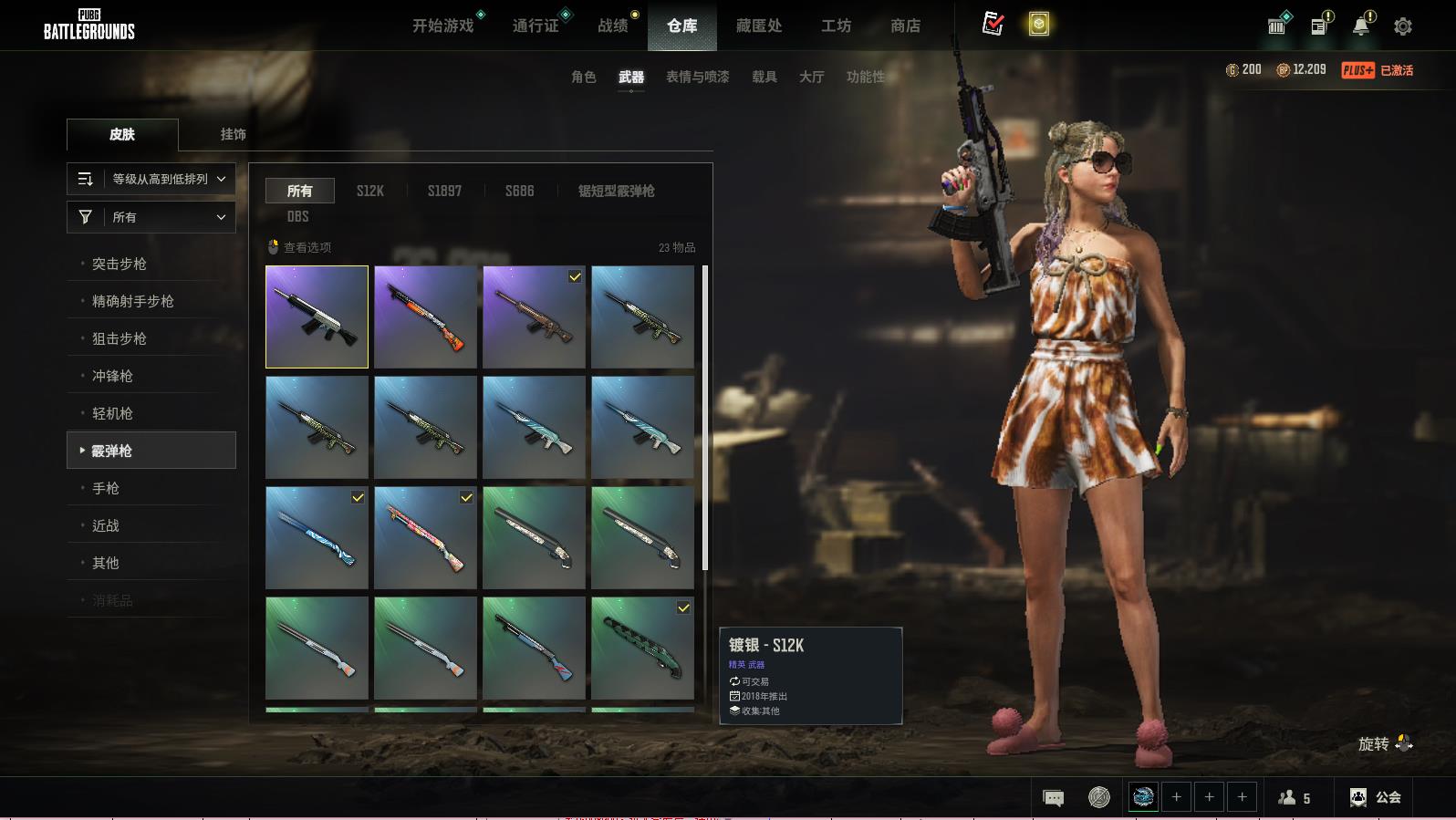This screenshot has height=820, width=1456.
Task: Open the 等级从高到低排列 sort dropdown
Action: (x=151, y=179)
